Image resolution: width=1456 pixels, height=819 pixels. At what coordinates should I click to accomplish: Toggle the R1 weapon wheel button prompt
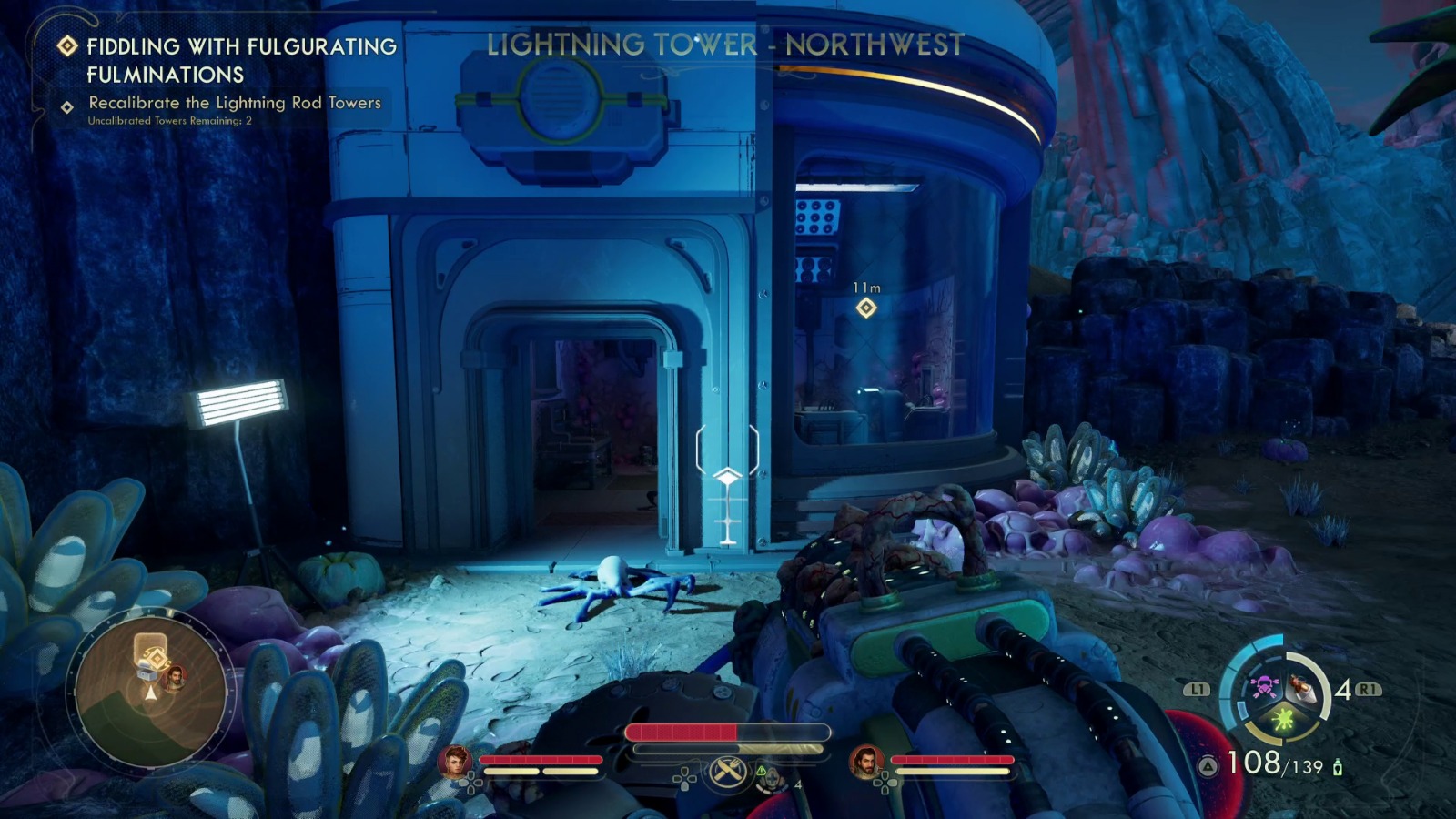click(1369, 691)
